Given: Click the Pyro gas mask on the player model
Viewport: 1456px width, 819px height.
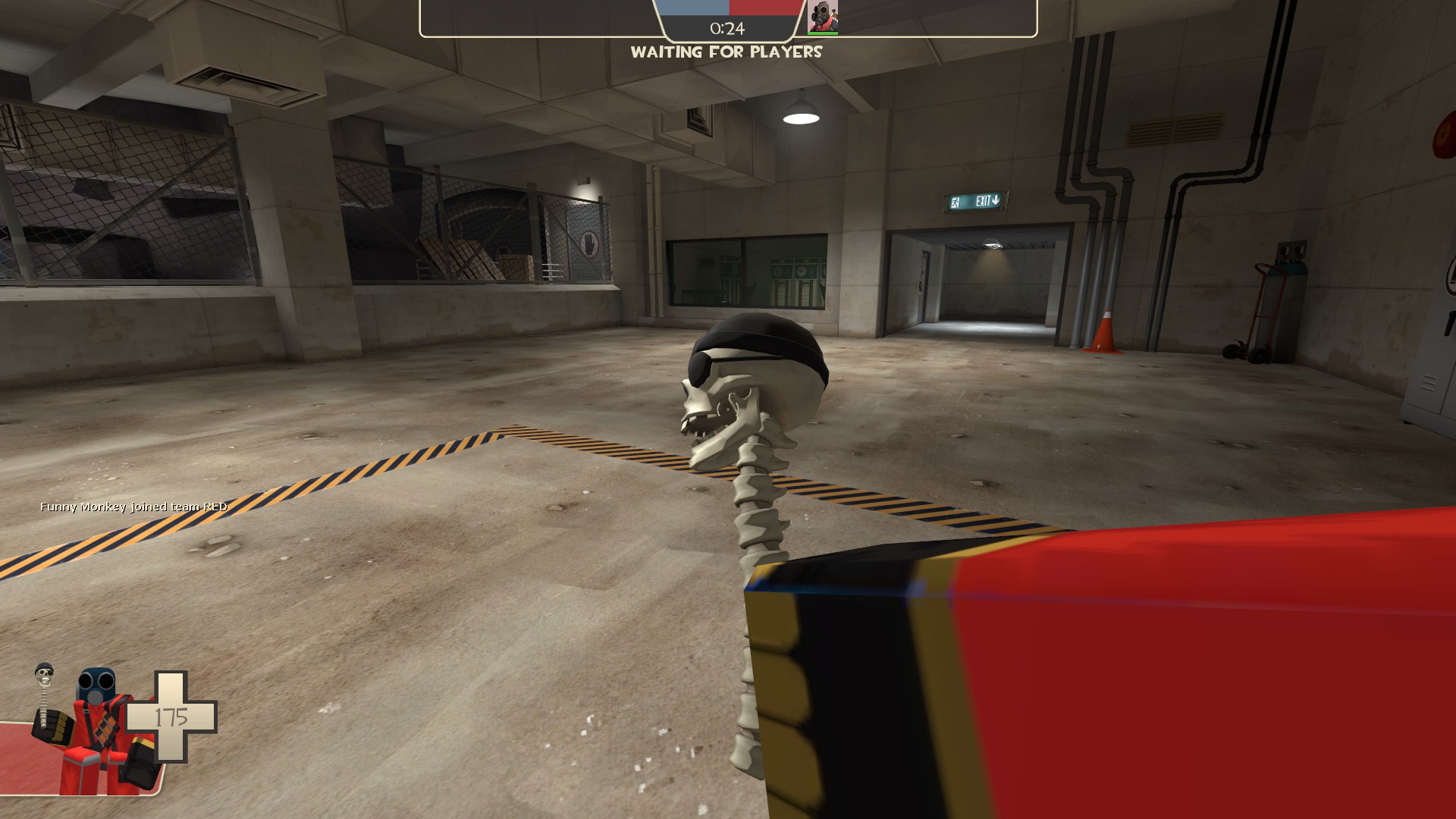Looking at the screenshot, I should click(x=96, y=686).
